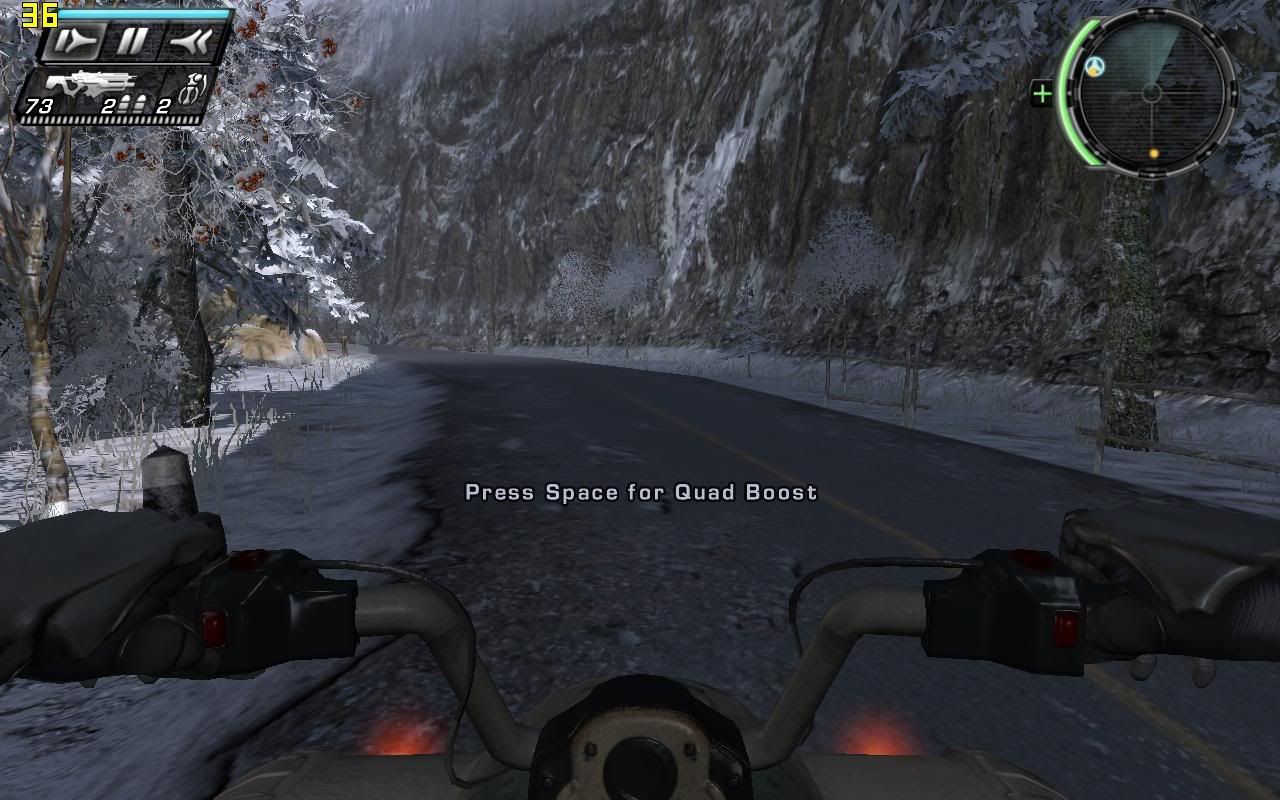Expand the weapon status panel

tap(115, 90)
